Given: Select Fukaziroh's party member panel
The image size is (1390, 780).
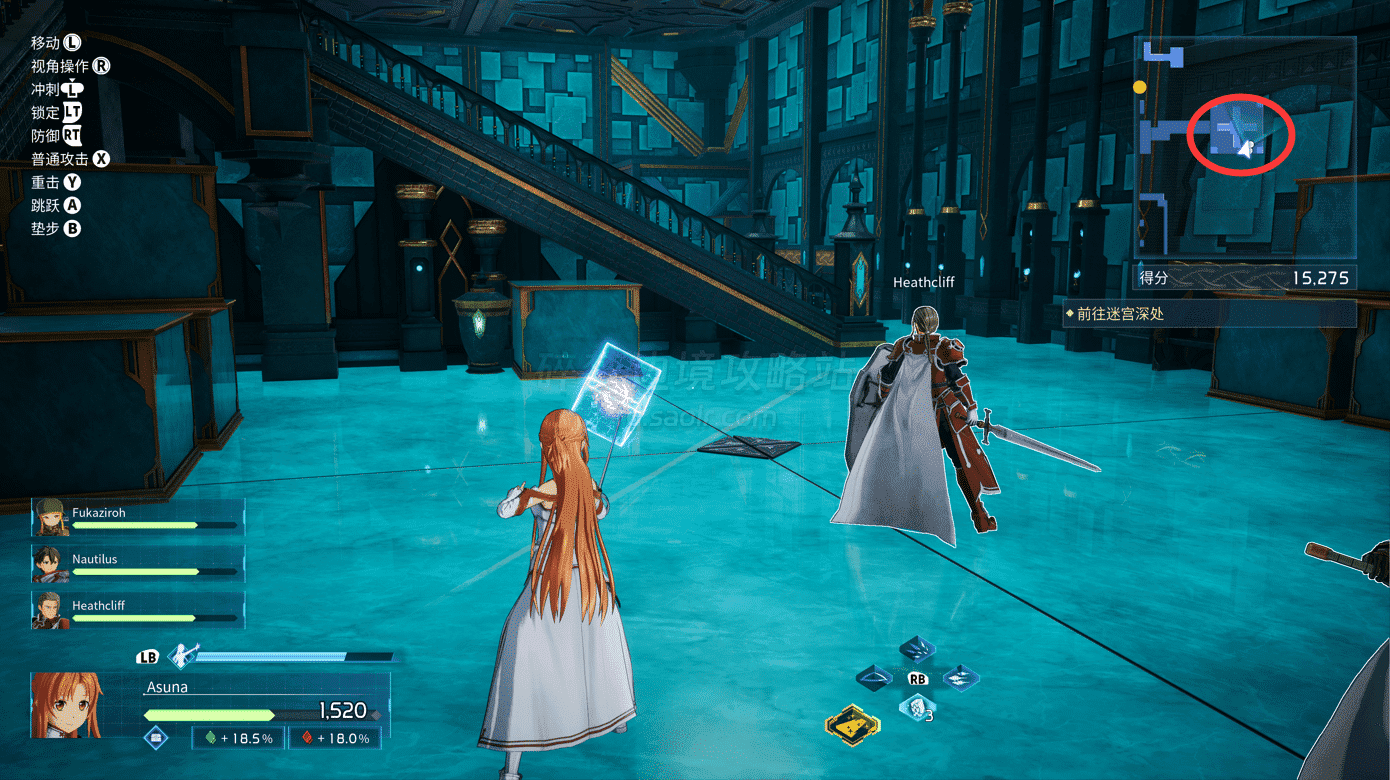Looking at the screenshot, I should coord(137,519).
